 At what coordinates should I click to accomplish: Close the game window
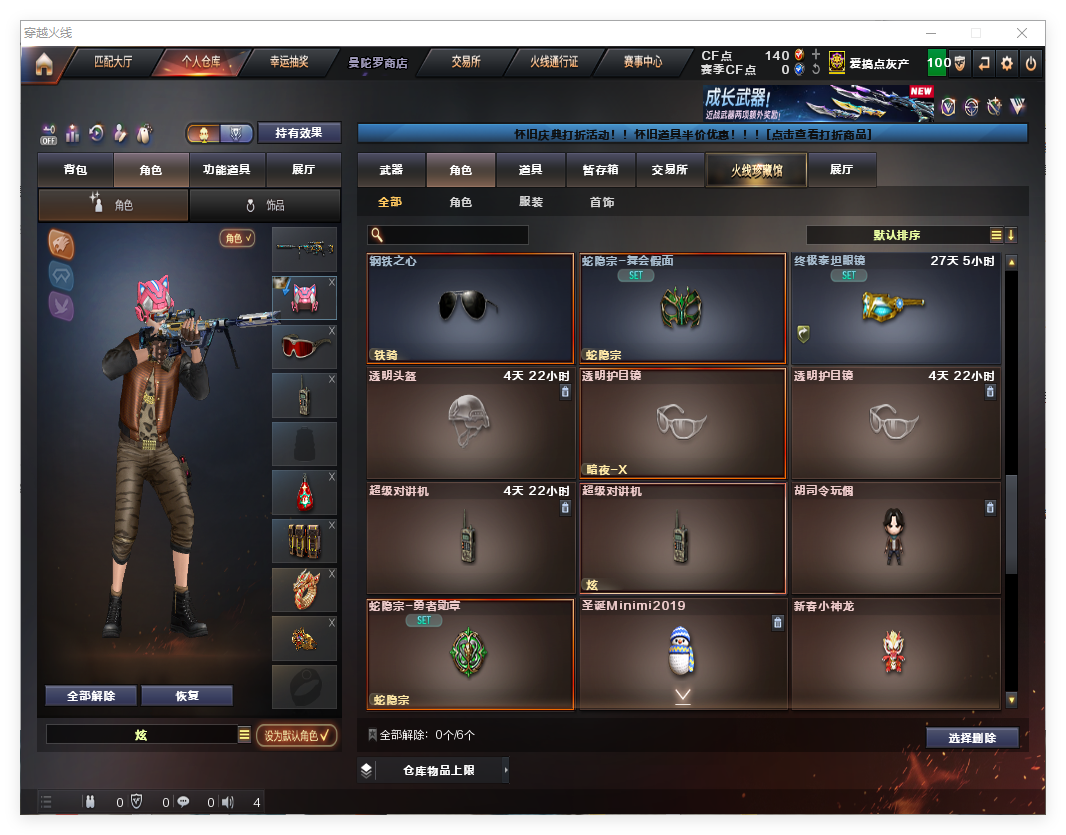click(1022, 33)
